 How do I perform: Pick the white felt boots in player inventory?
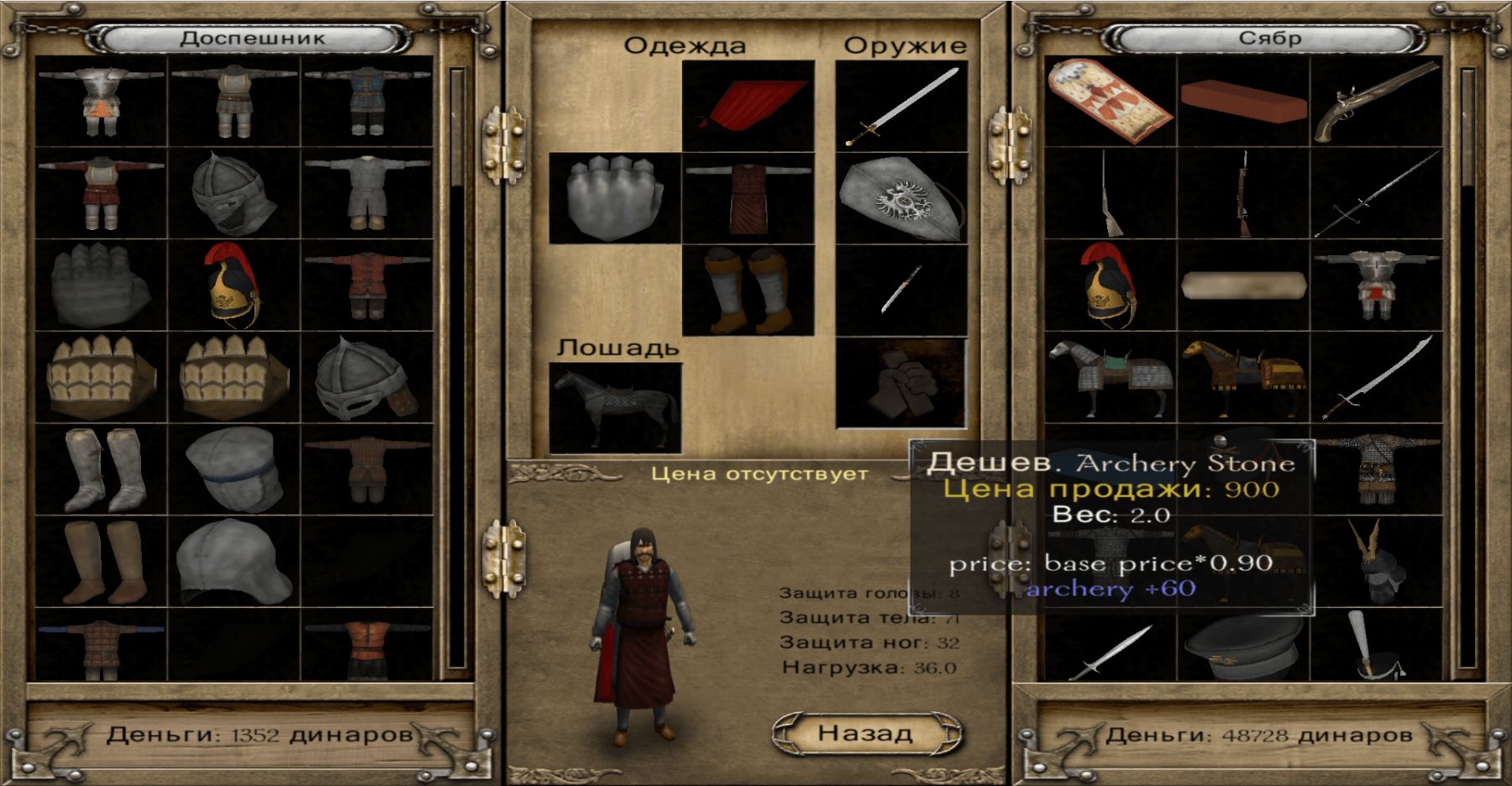click(101, 470)
